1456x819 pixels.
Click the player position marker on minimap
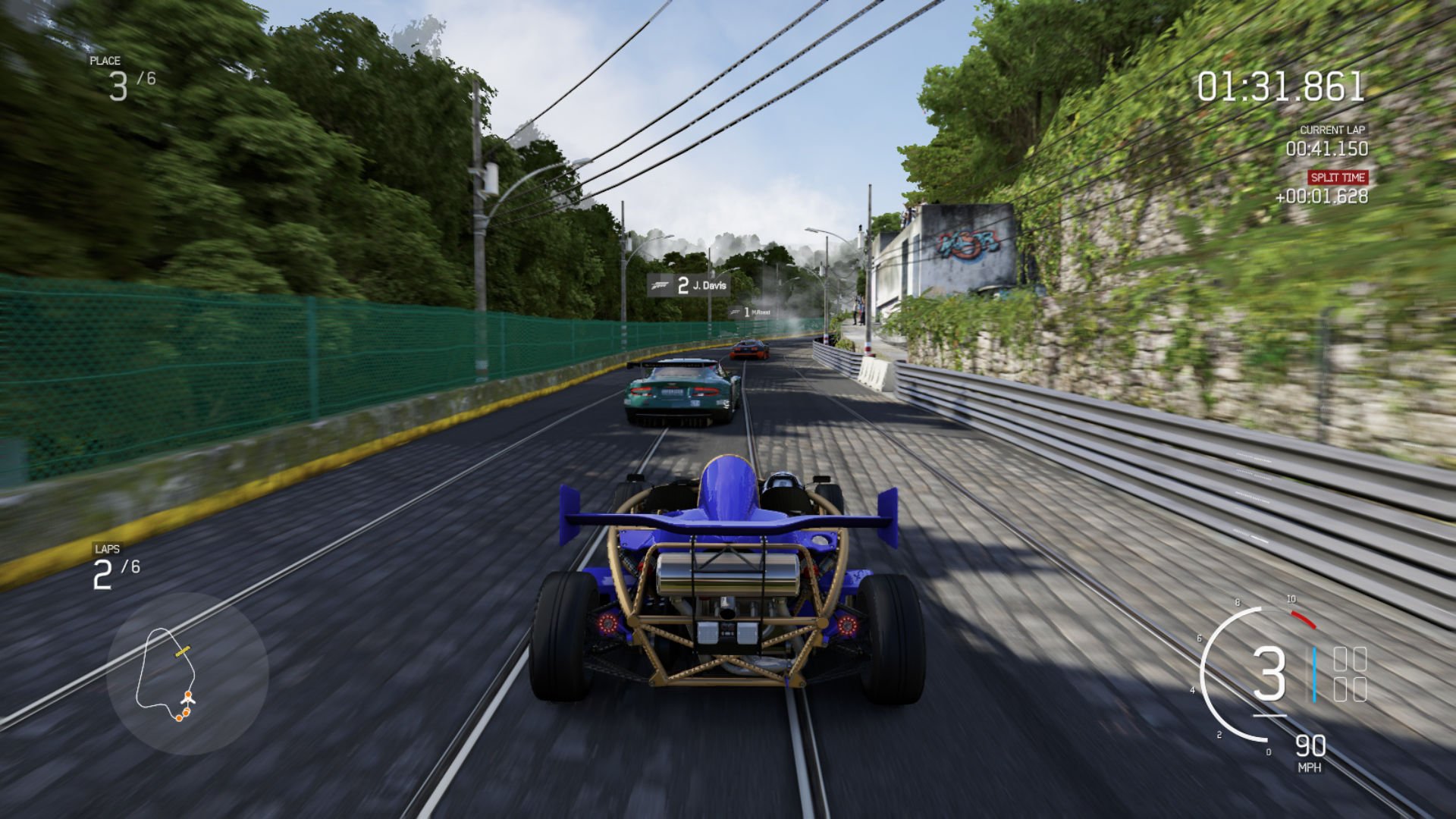(x=187, y=701)
